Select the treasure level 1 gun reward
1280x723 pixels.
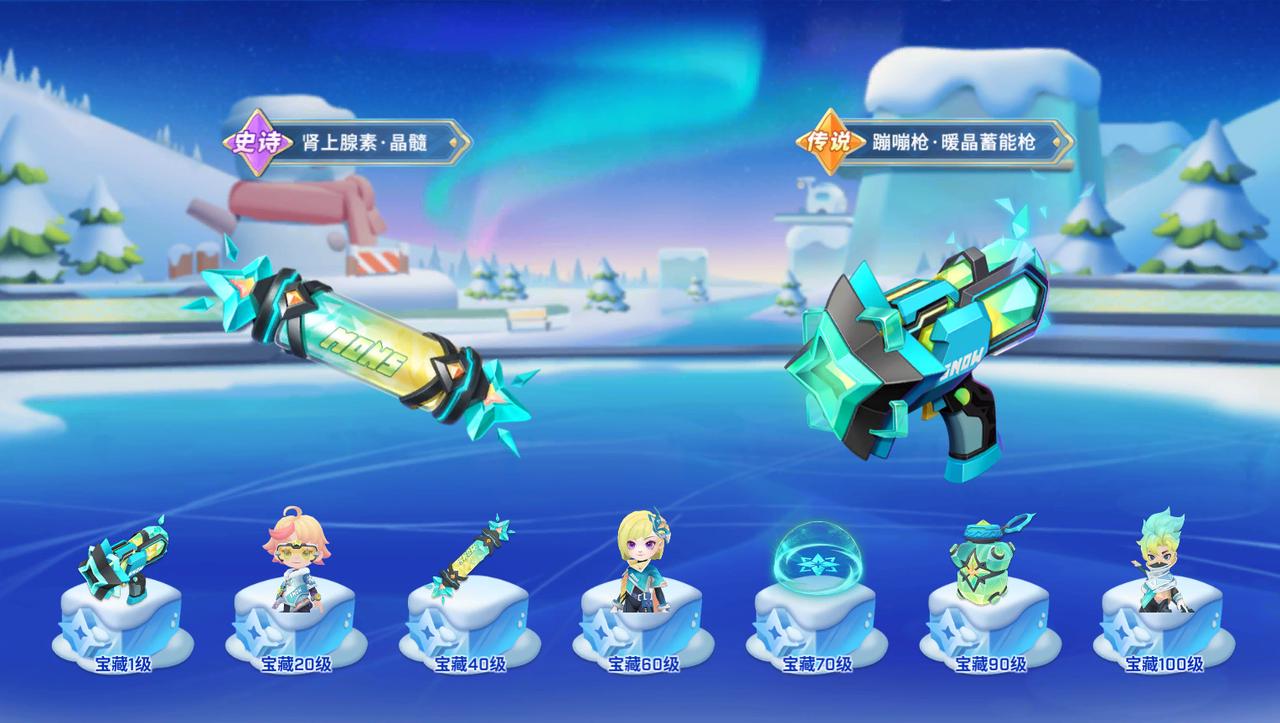click(x=122, y=565)
